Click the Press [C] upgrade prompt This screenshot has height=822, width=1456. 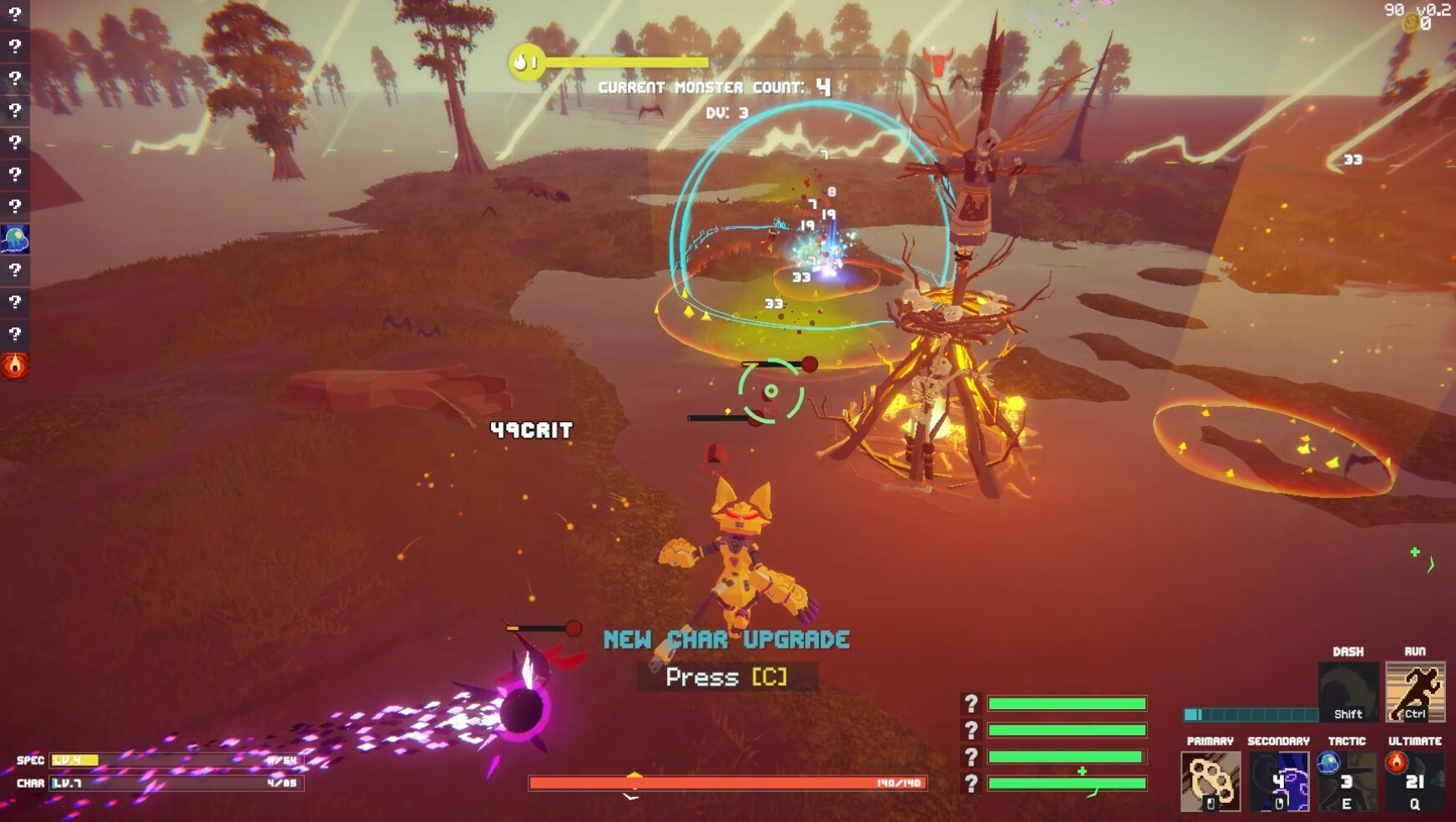(725, 678)
